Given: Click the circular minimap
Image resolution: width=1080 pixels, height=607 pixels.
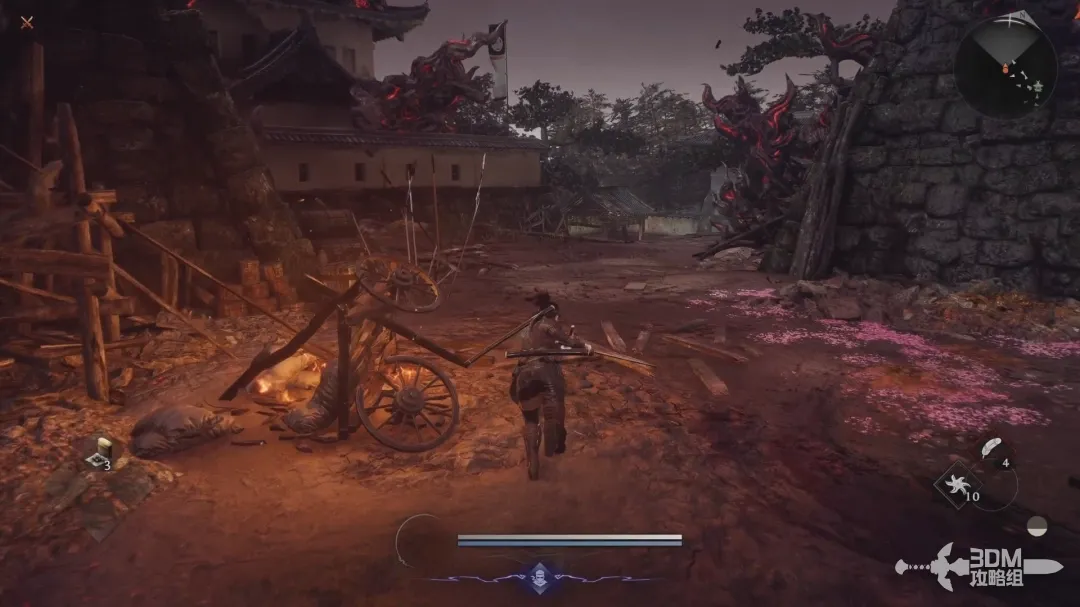Looking at the screenshot, I should coord(1005,67).
